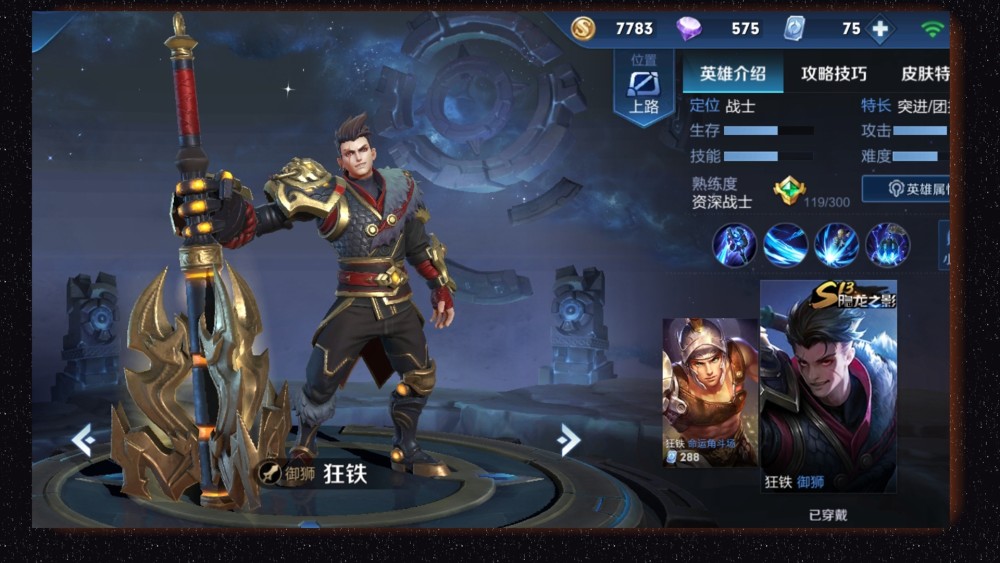Select the 上路 position badge

tap(643, 88)
